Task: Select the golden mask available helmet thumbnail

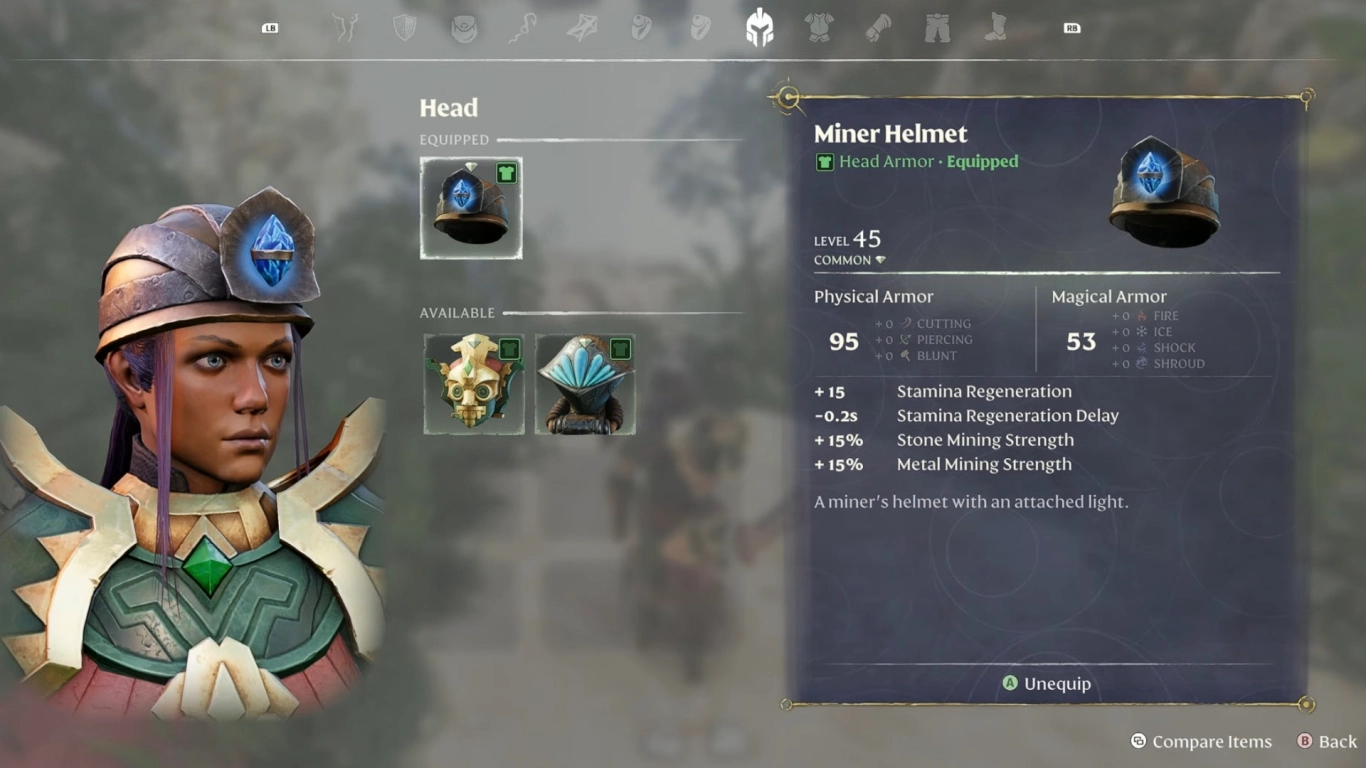Action: [473, 383]
